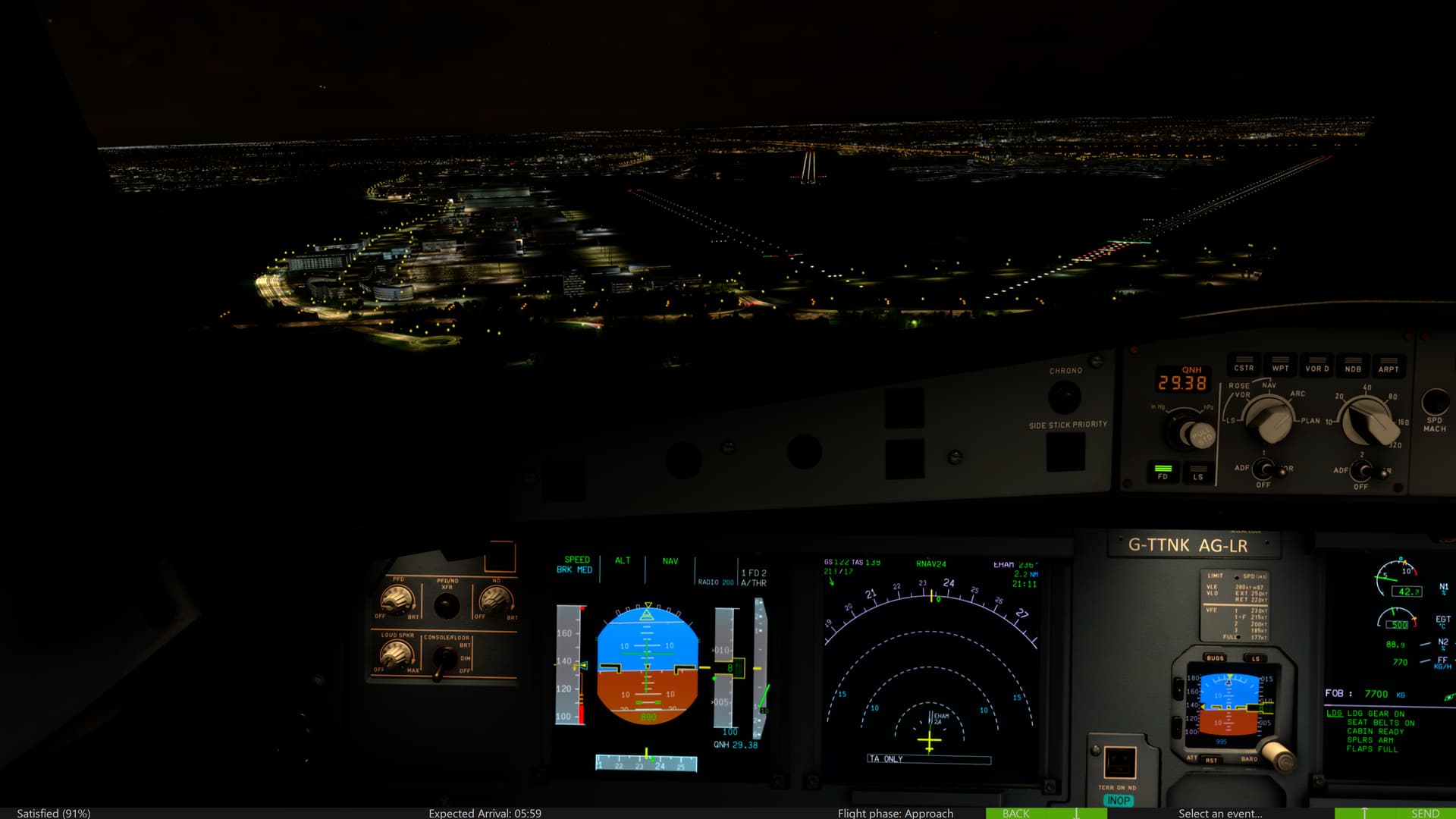1456x819 pixels.
Task: Switch the standby instrument to LS display
Action: coord(1256,658)
